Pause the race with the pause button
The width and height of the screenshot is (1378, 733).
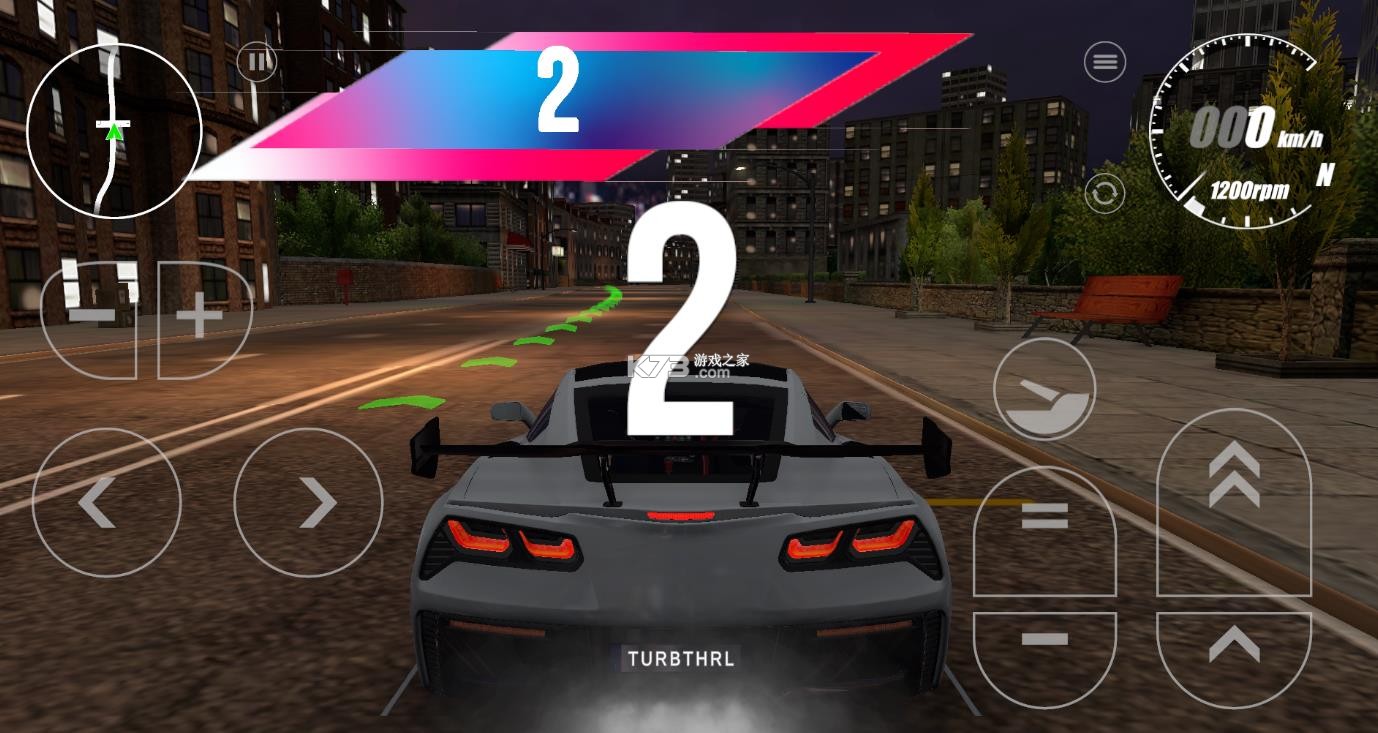[x=257, y=61]
